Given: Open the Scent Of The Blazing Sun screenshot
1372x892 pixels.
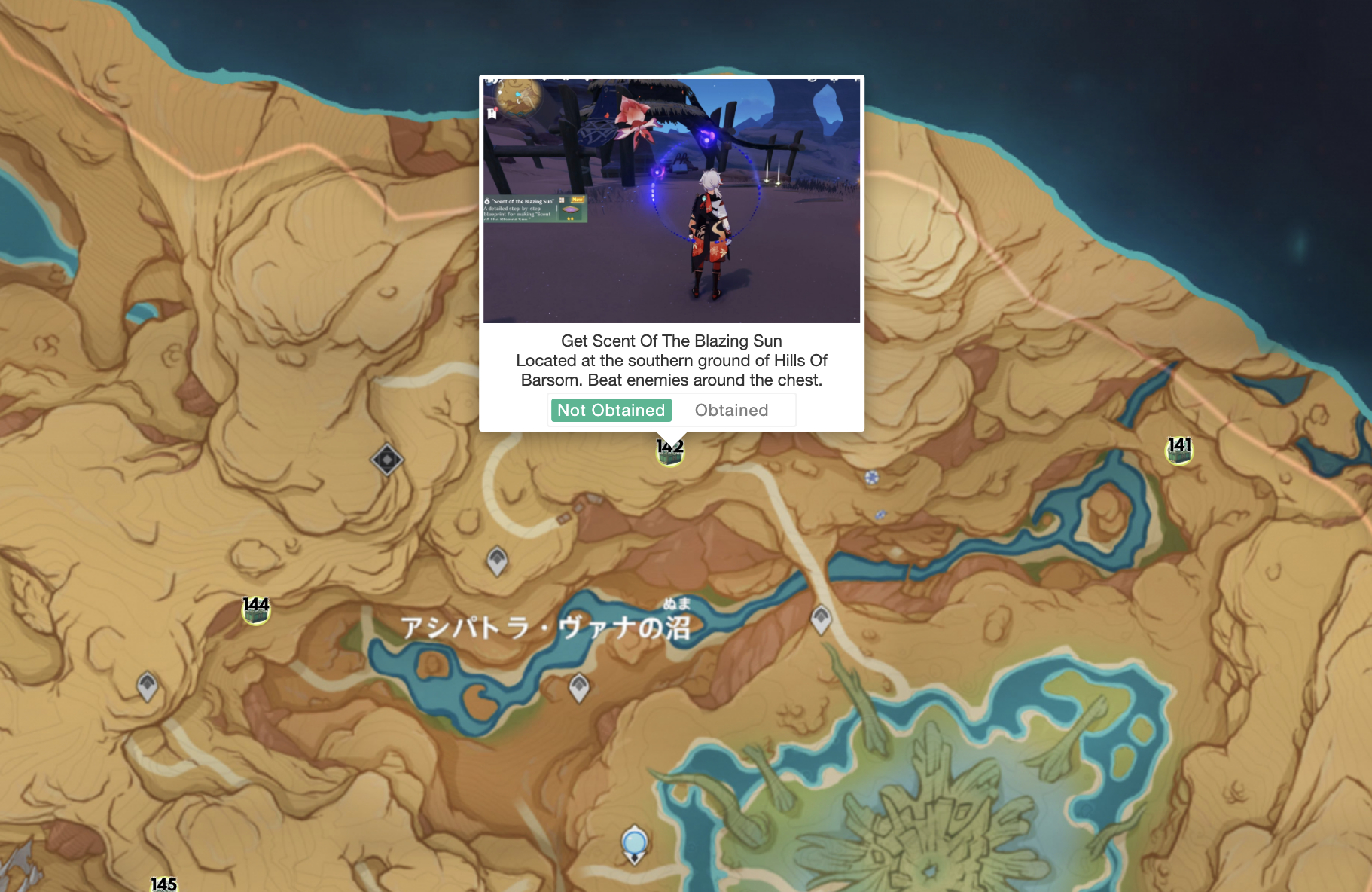Looking at the screenshot, I should click(x=671, y=200).
